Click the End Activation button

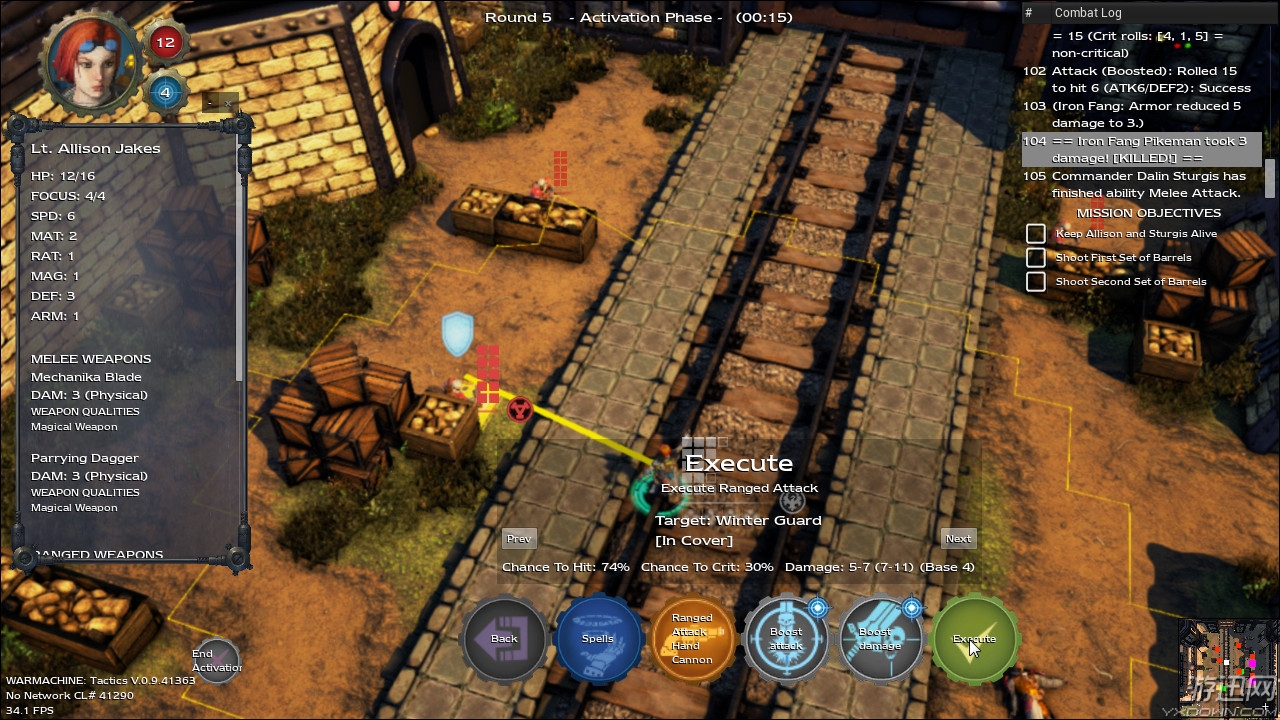[216, 661]
